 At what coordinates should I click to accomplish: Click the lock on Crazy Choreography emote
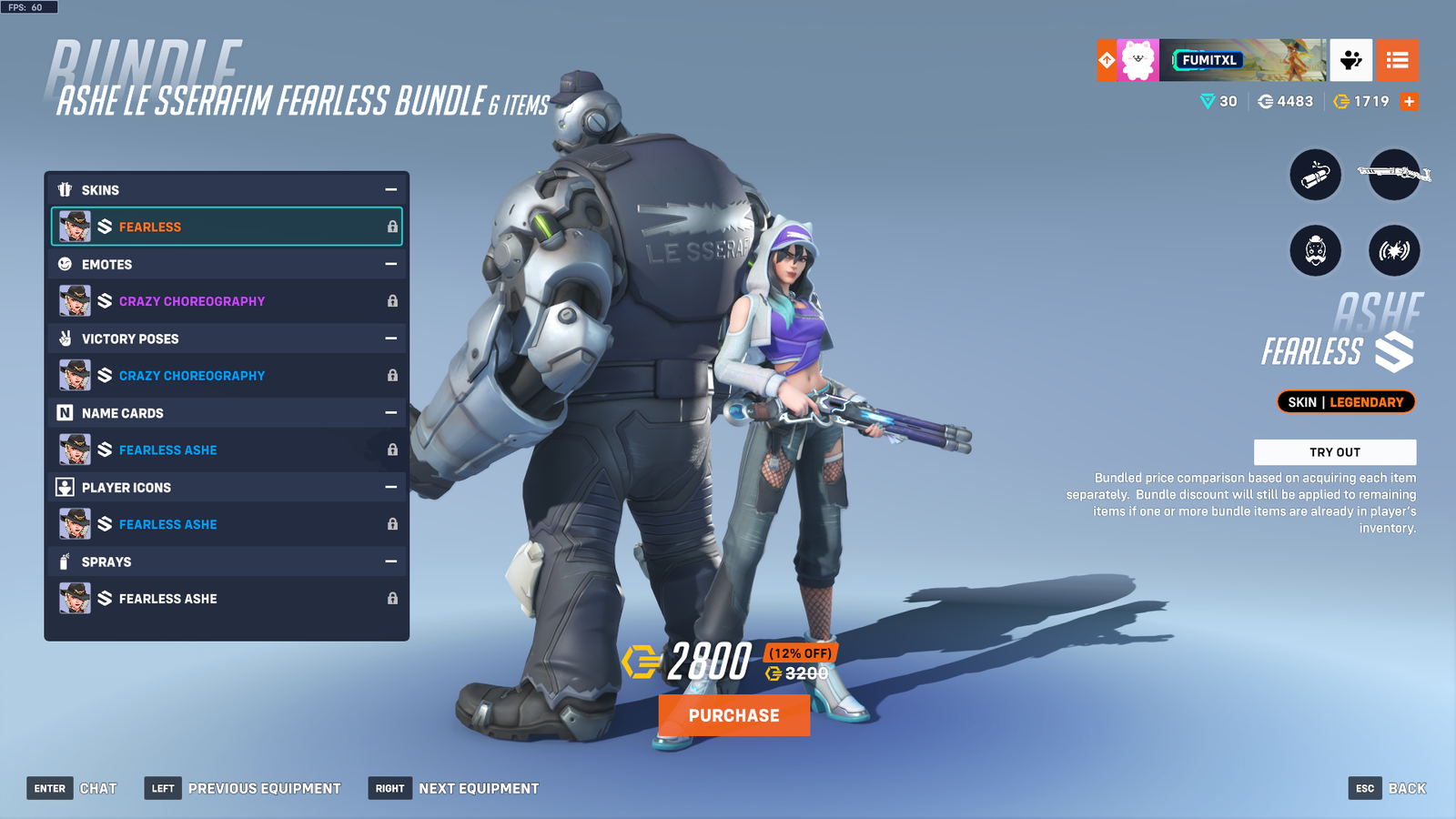tap(392, 300)
